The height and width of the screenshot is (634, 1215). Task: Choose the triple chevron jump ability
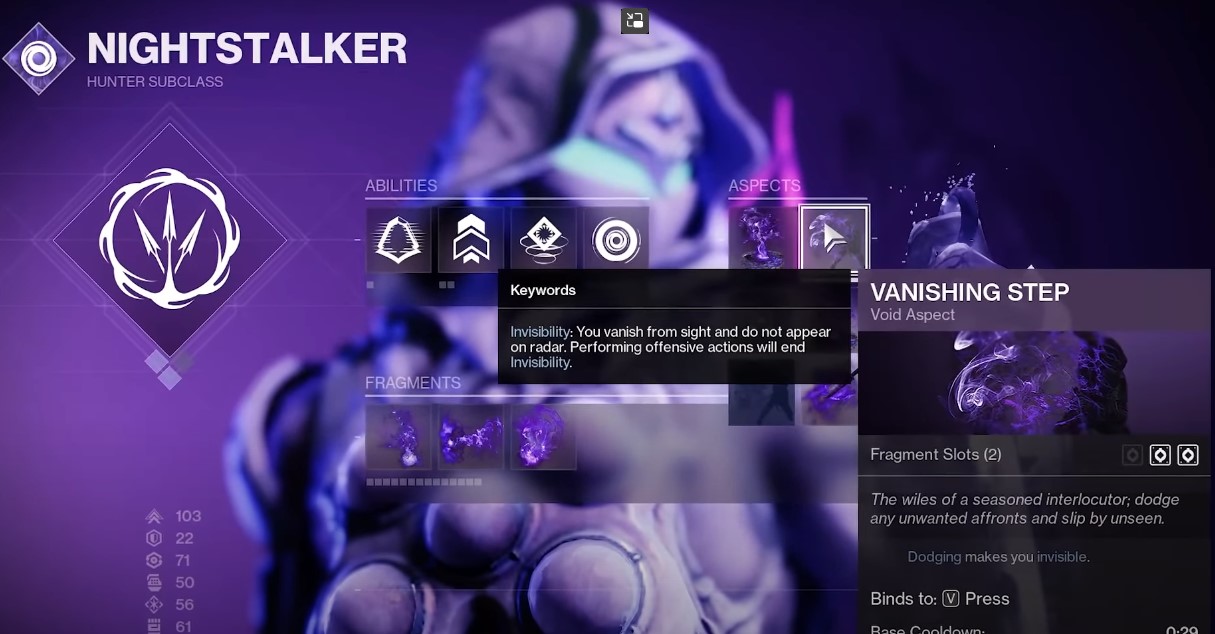tap(471, 240)
